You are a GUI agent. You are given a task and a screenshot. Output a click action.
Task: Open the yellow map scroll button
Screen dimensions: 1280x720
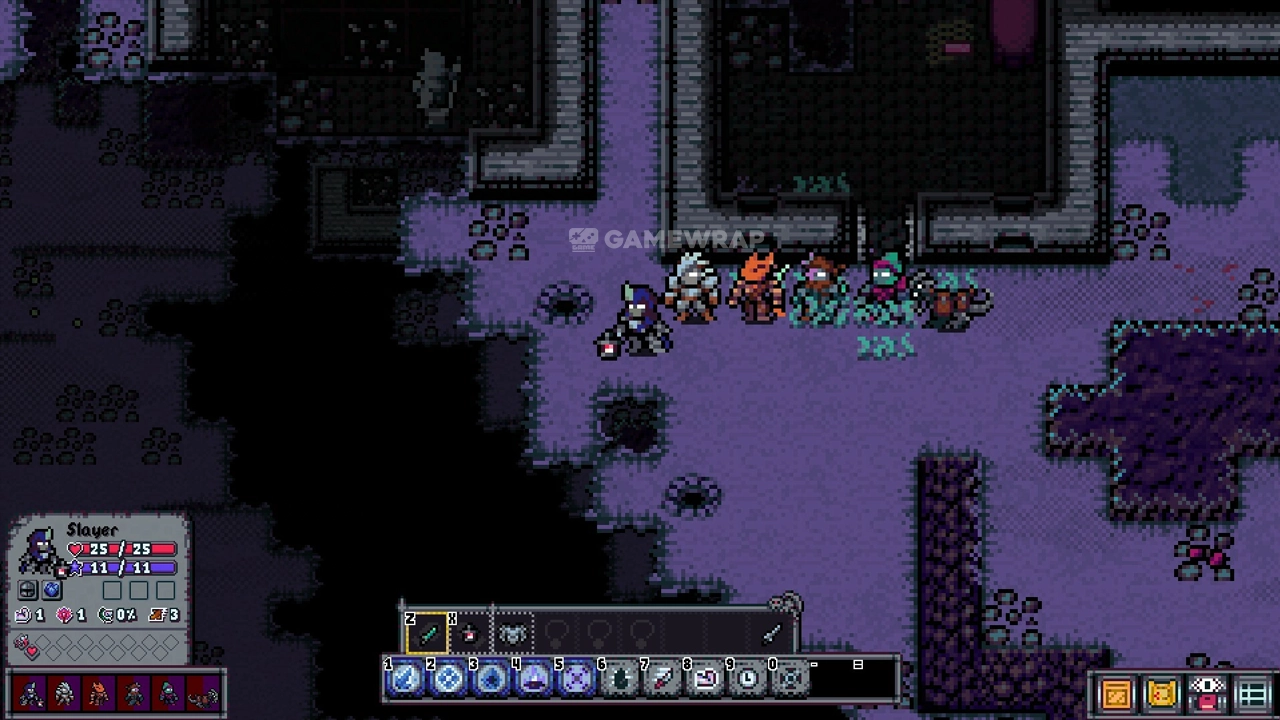pyautogui.click(x=1162, y=693)
